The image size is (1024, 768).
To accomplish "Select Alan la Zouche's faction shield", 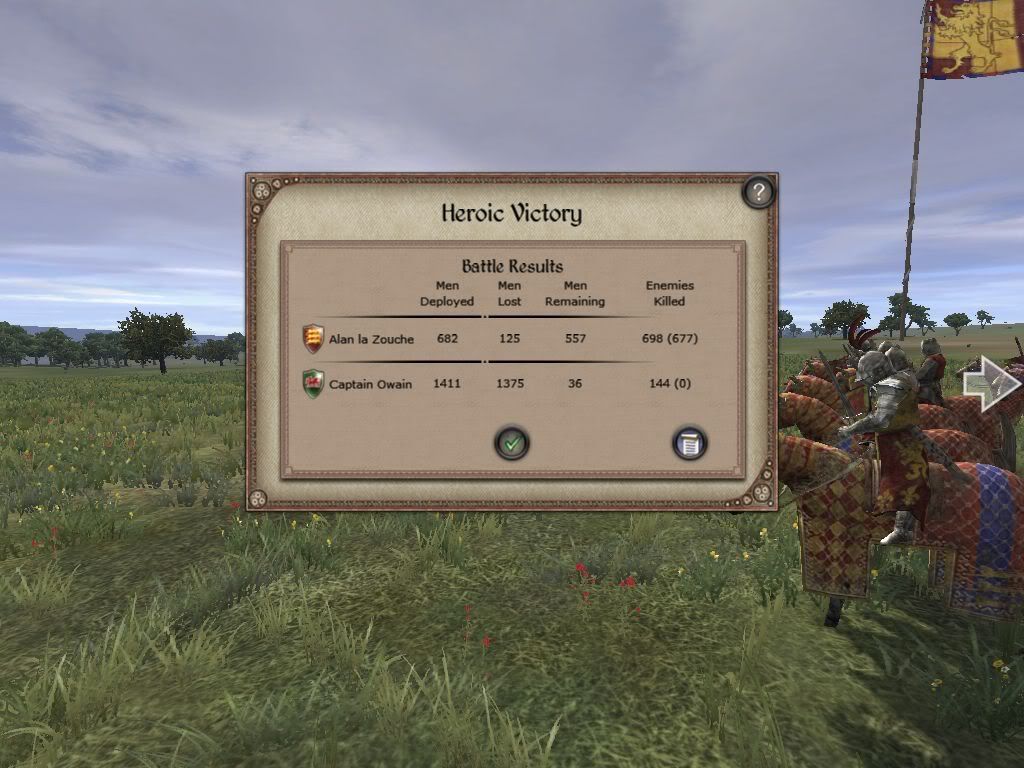I will (x=314, y=339).
